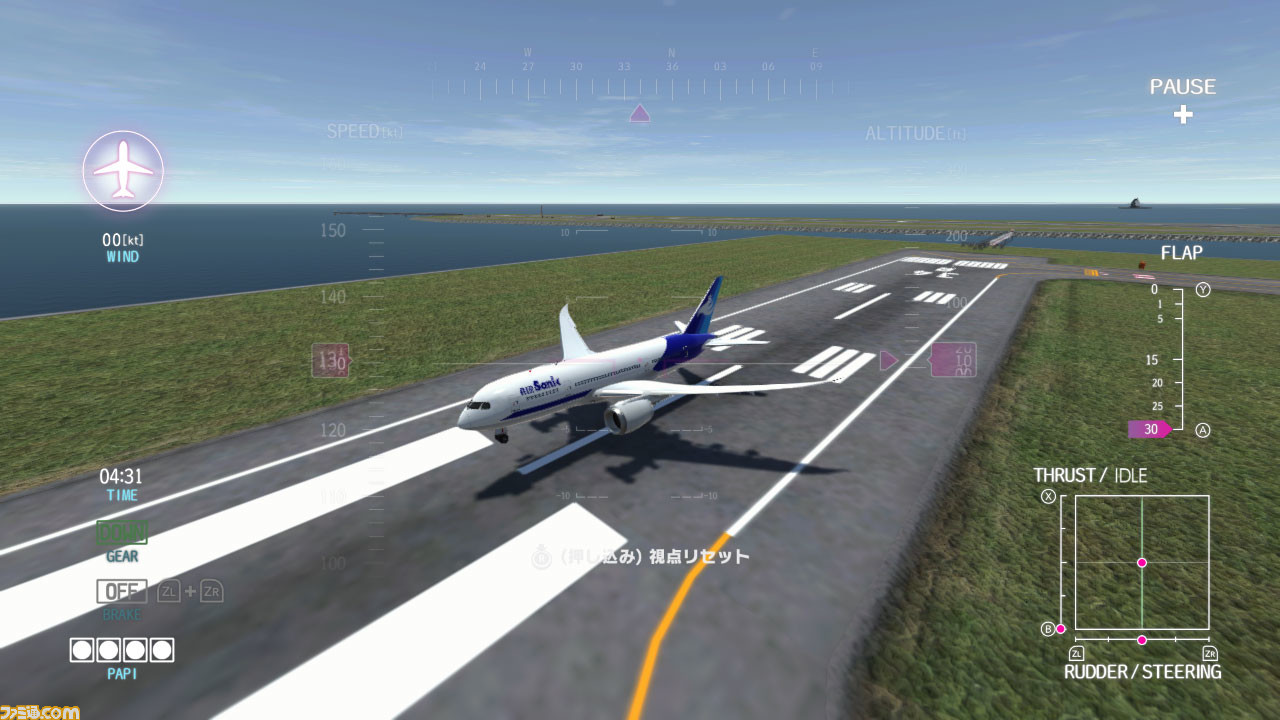Click the PAUSE state to resume flight

pos(1183,87)
